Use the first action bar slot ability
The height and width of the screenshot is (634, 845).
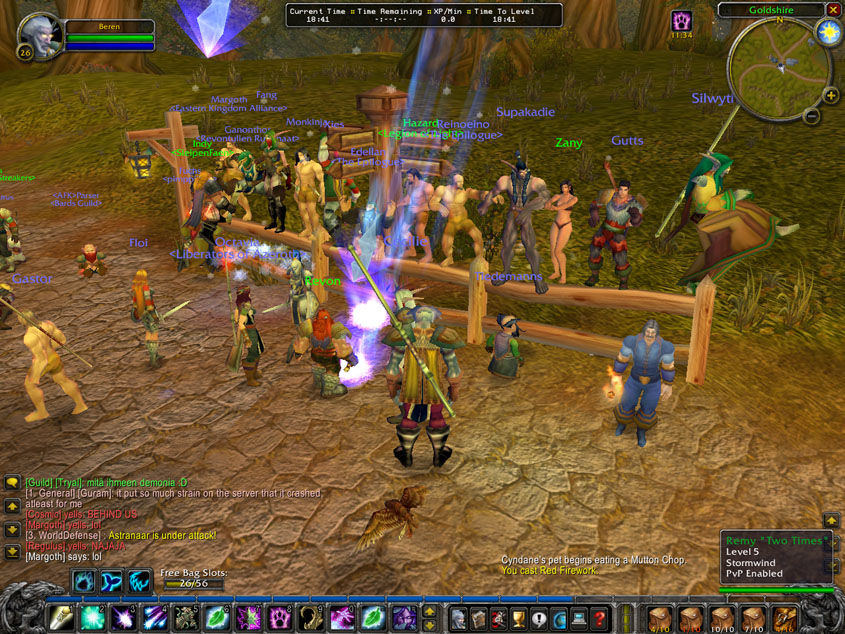[x=61, y=618]
